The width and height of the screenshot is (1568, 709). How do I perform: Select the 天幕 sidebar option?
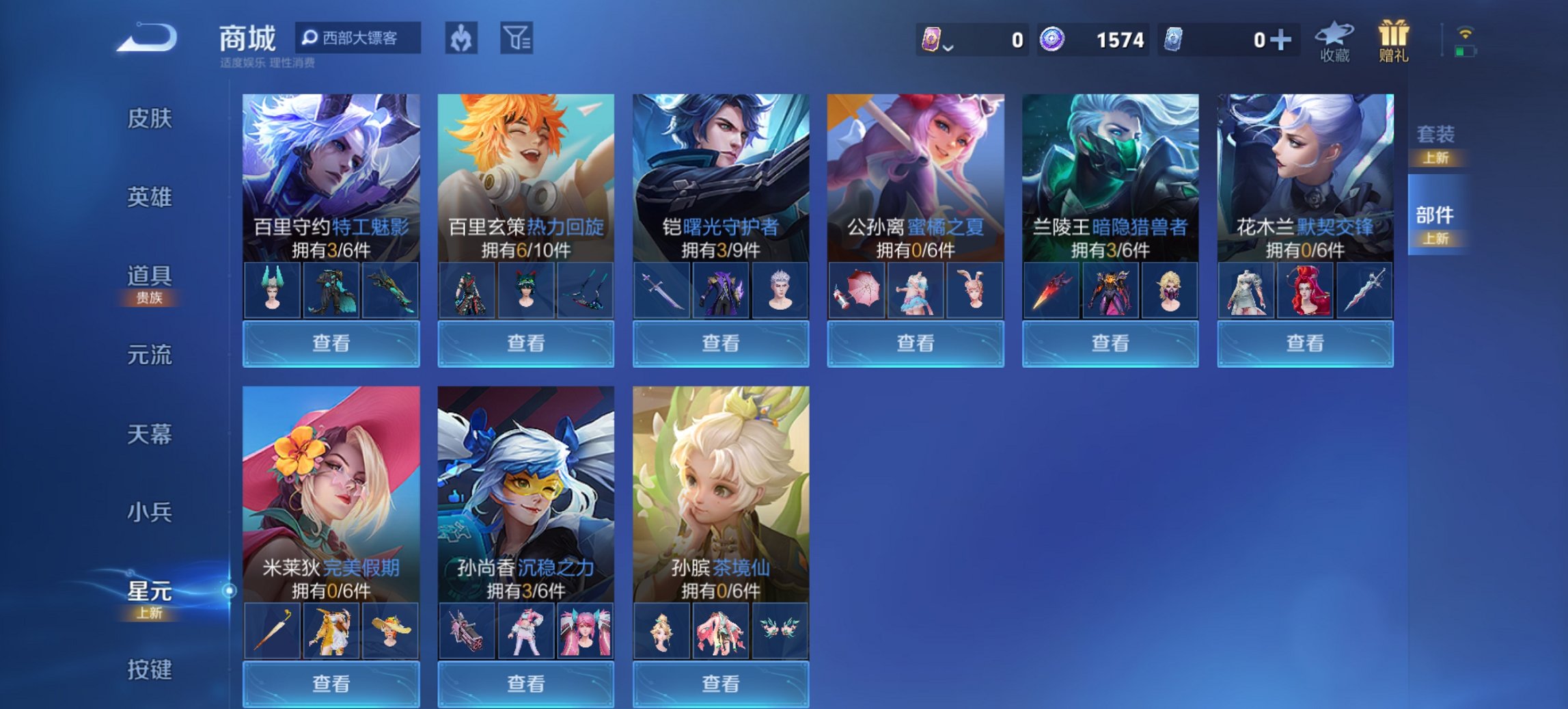(x=149, y=433)
